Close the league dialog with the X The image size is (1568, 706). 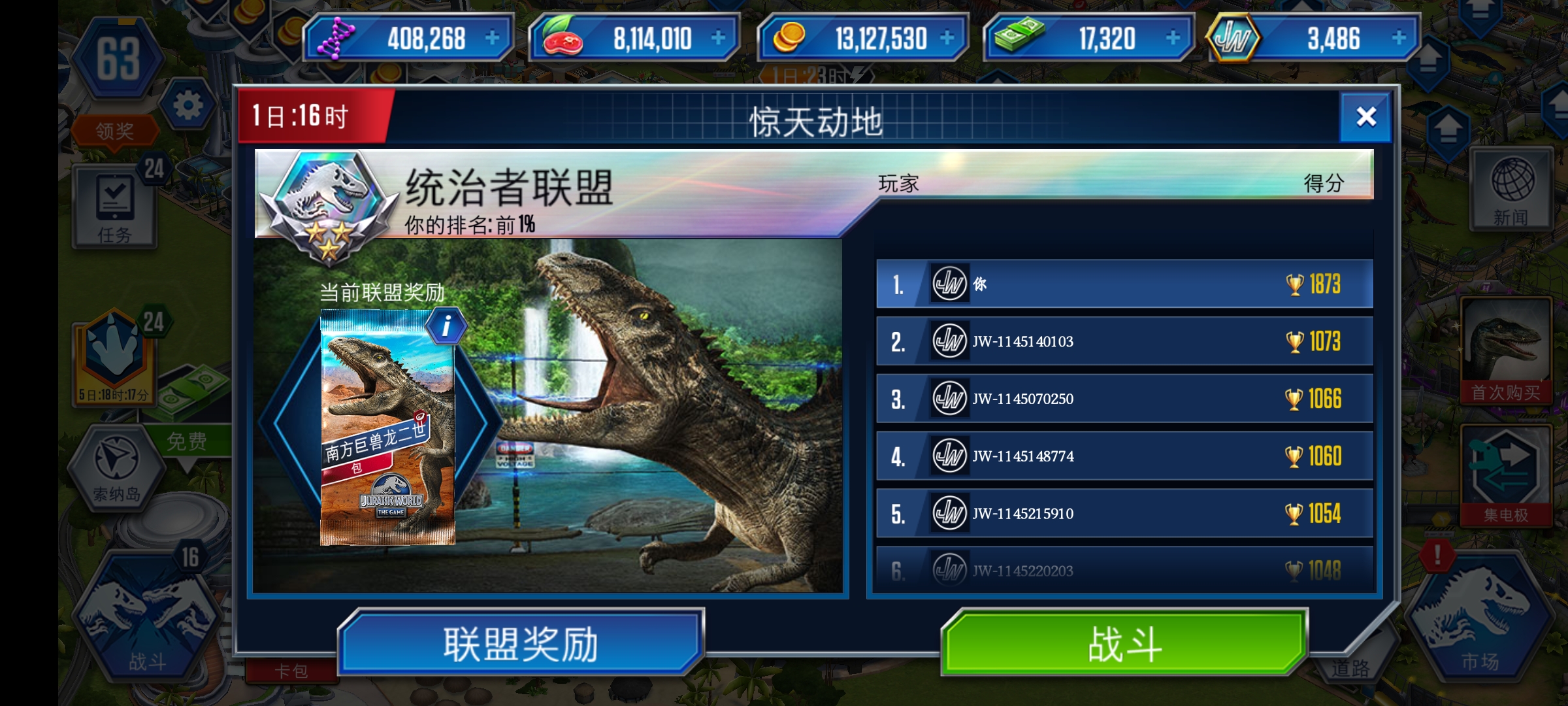(x=1365, y=117)
